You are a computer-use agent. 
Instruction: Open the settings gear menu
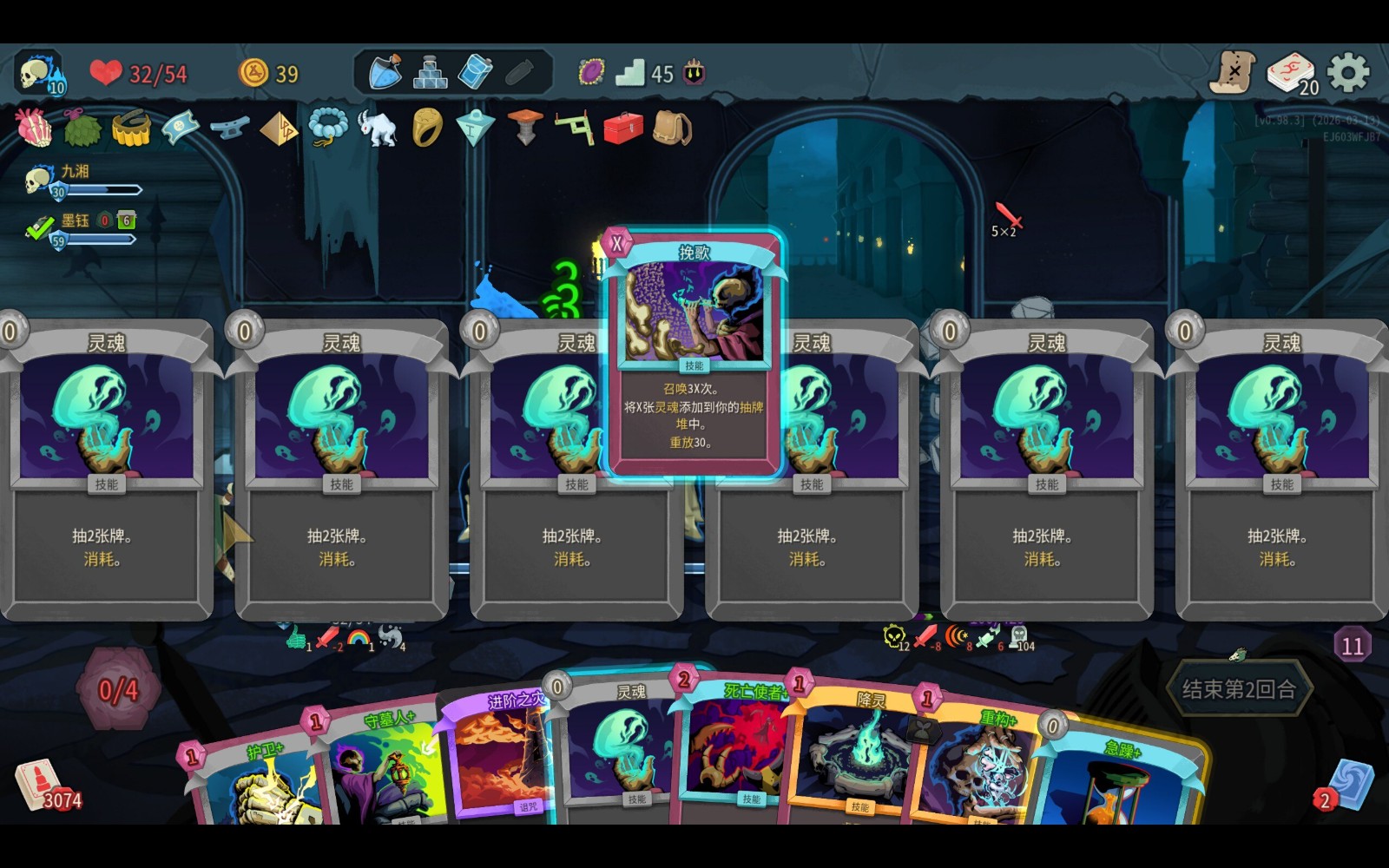1347,73
